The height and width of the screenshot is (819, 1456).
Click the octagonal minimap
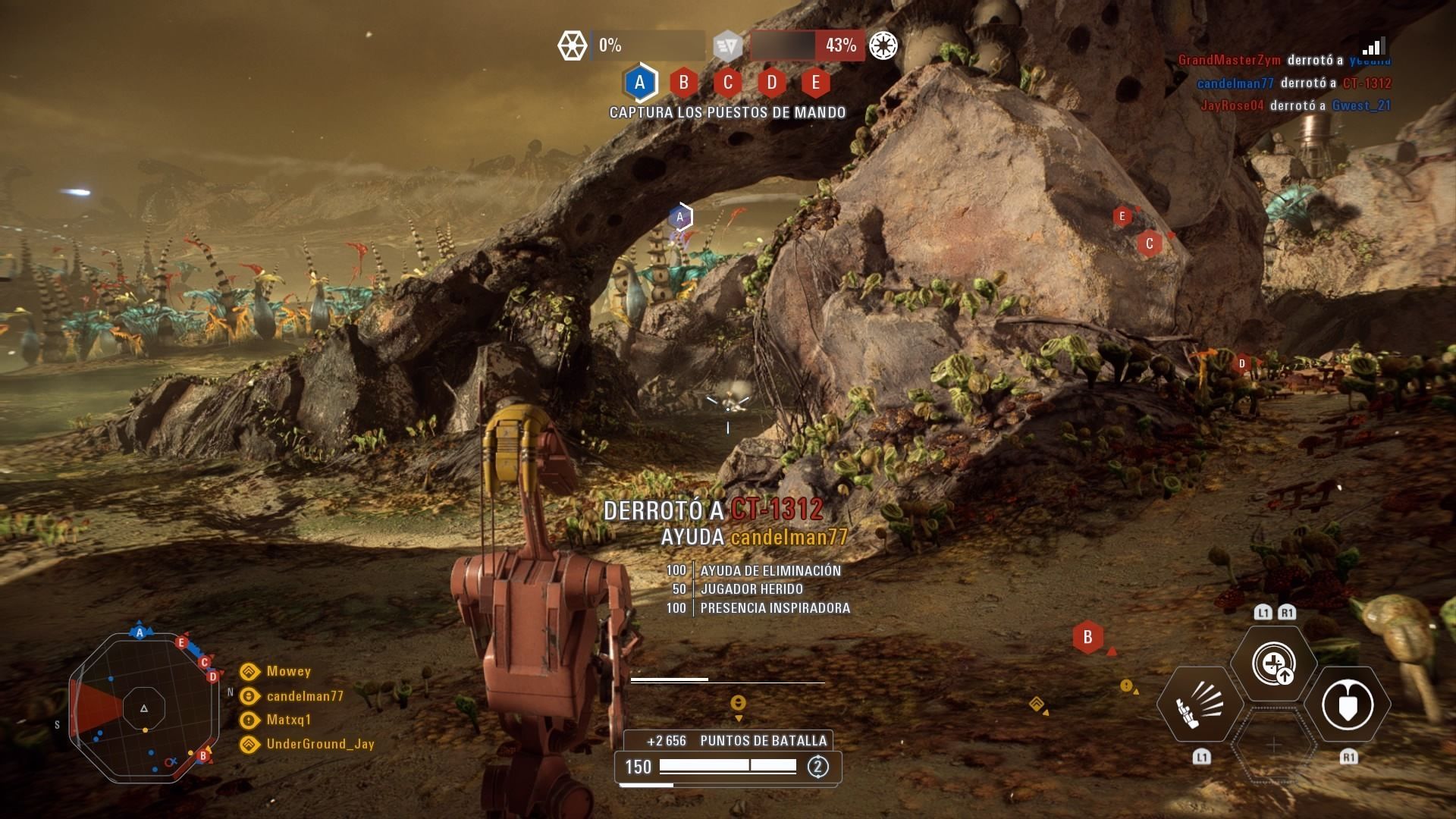[x=143, y=708]
